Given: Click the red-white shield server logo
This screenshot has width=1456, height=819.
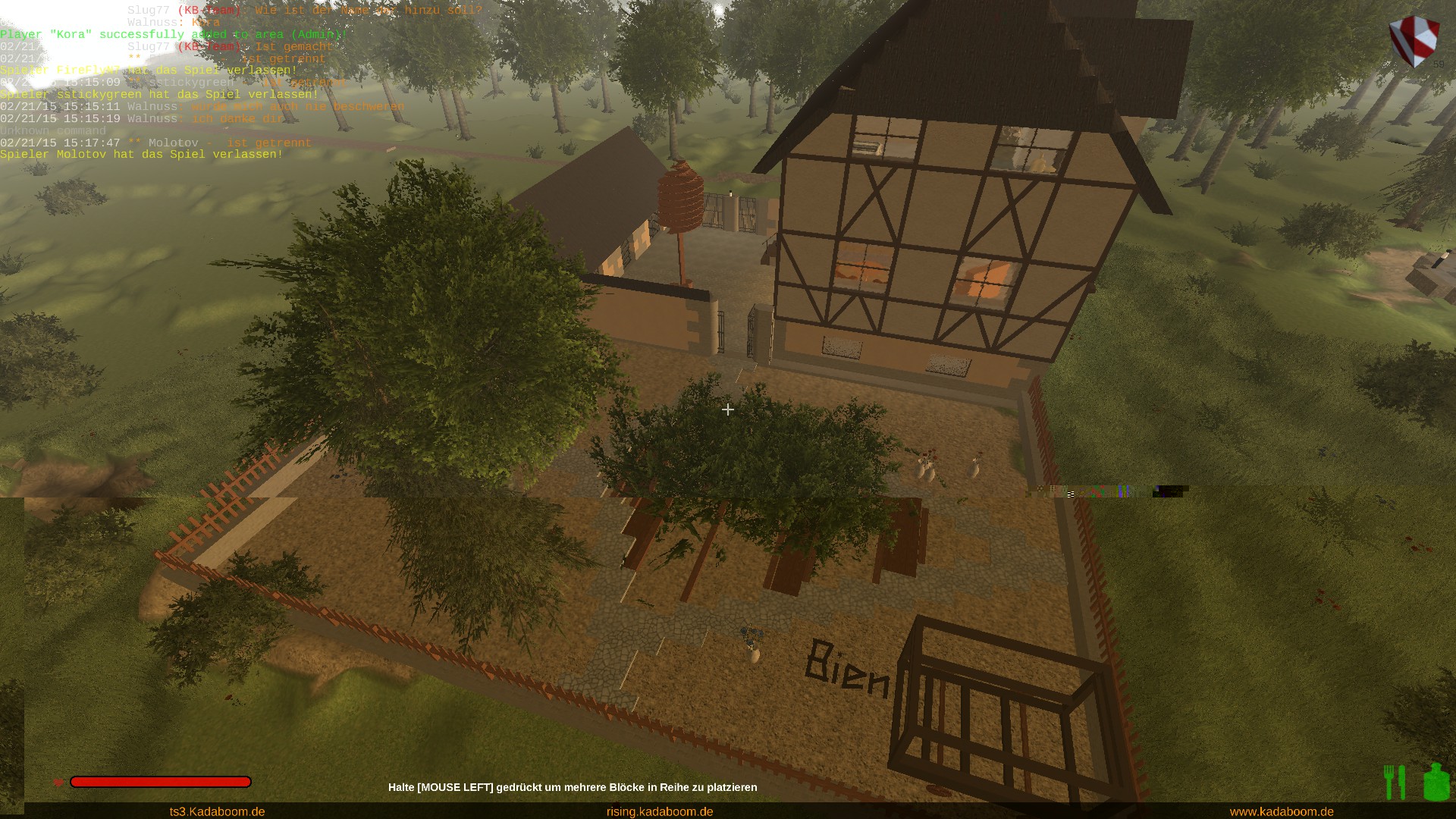Looking at the screenshot, I should tap(1414, 39).
